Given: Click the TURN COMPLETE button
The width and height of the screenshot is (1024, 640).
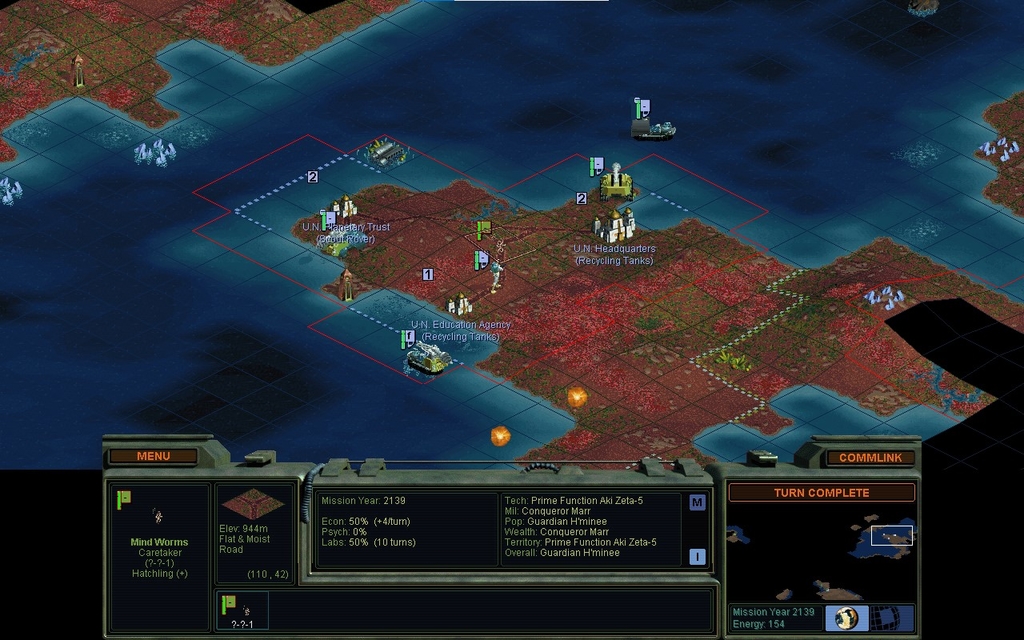Looking at the screenshot, I should click(821, 493).
